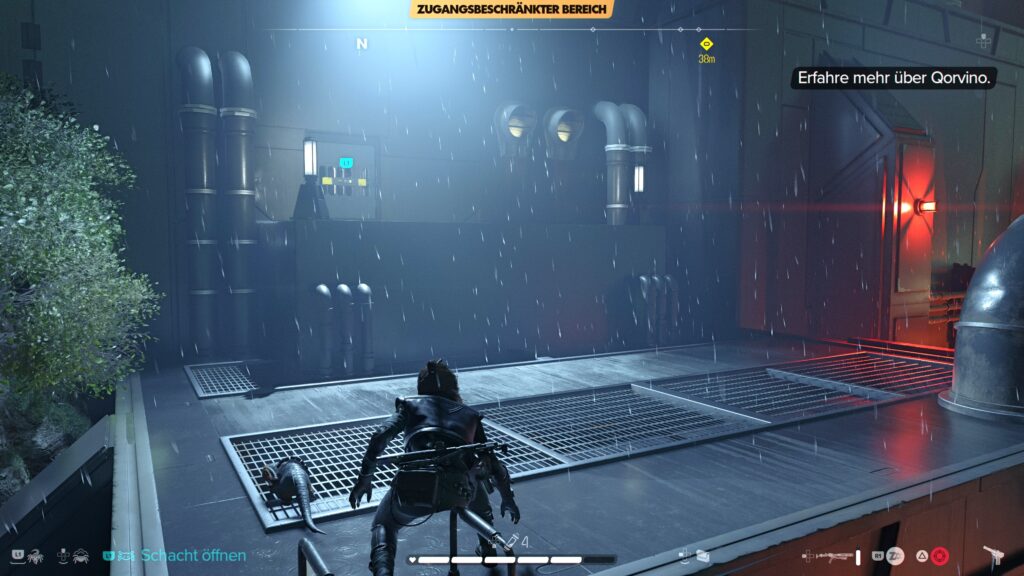Image resolution: width=1024 pixels, height=576 pixels.
Task: Click the medkit icon beside the health bar
Action: click(x=511, y=541)
